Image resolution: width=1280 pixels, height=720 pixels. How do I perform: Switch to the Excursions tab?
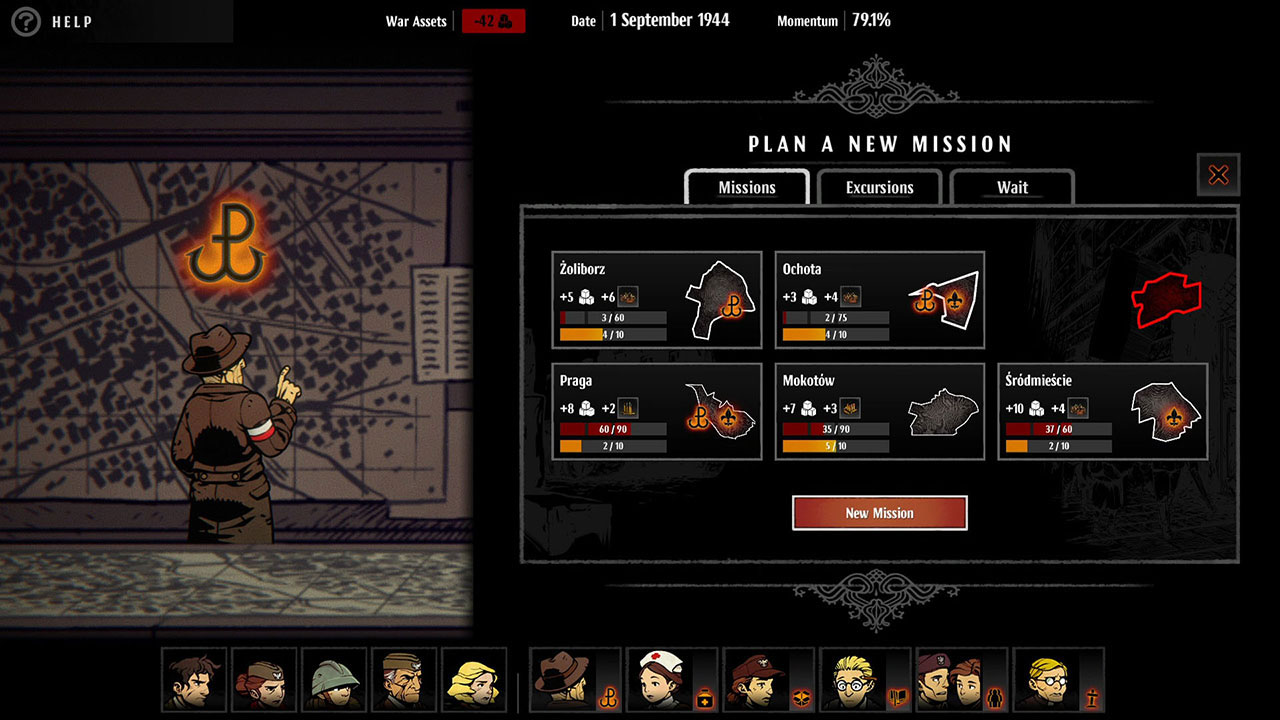(x=879, y=188)
